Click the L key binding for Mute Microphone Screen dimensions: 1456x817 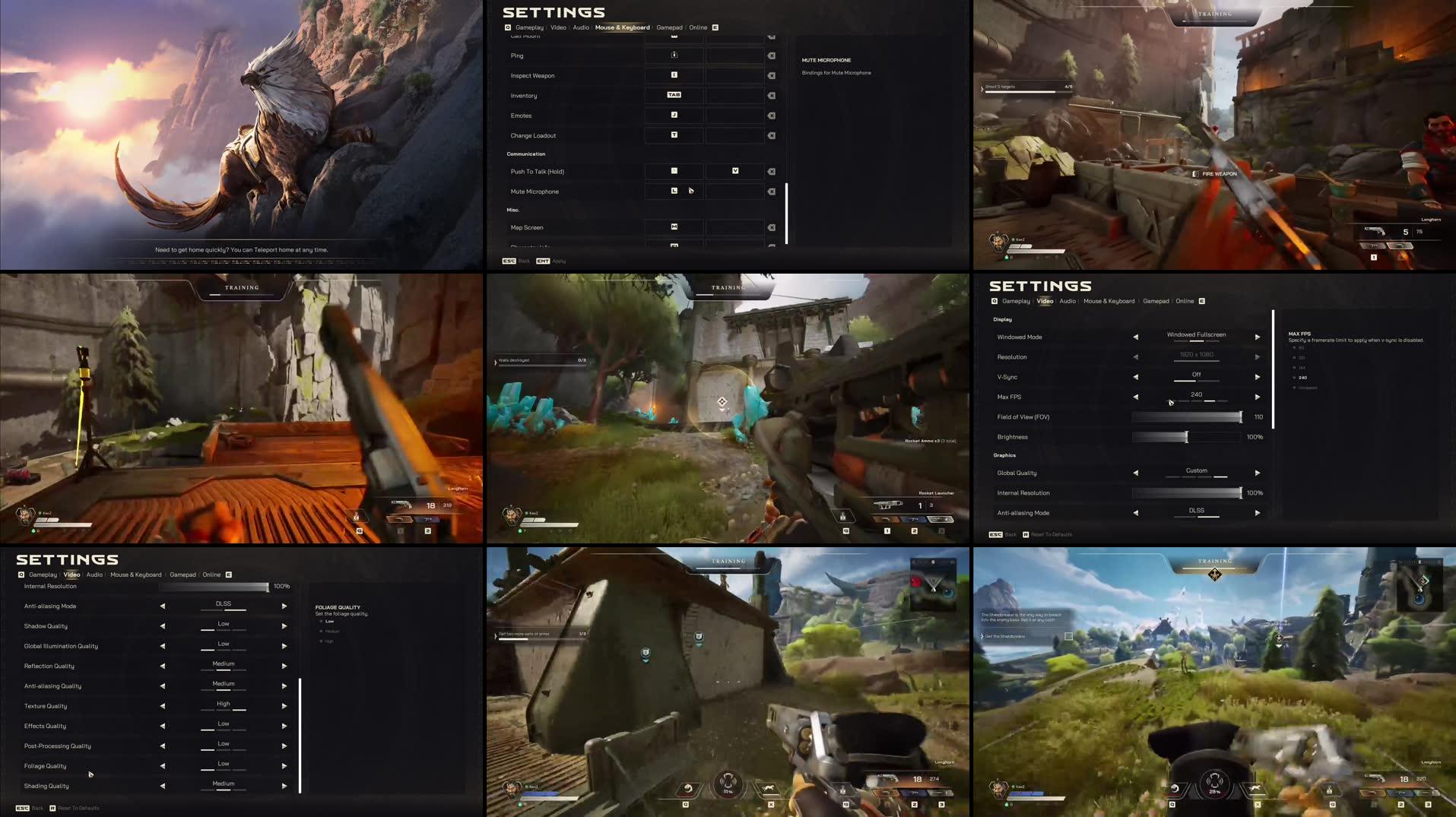click(x=673, y=191)
